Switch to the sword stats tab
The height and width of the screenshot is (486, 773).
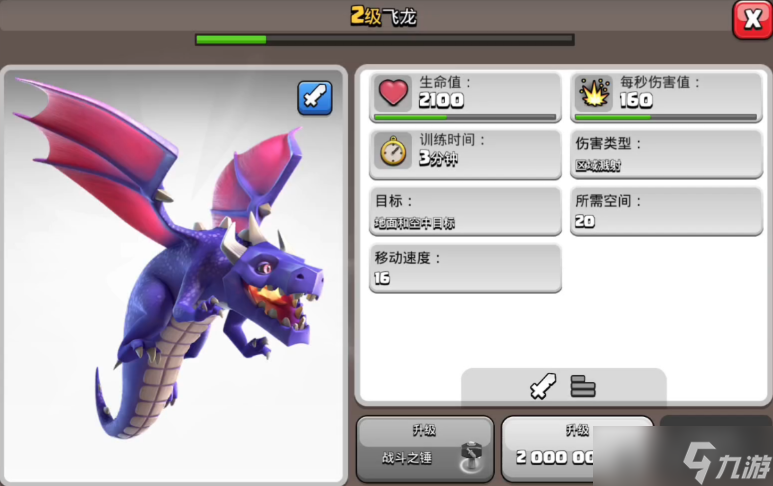[x=542, y=387]
